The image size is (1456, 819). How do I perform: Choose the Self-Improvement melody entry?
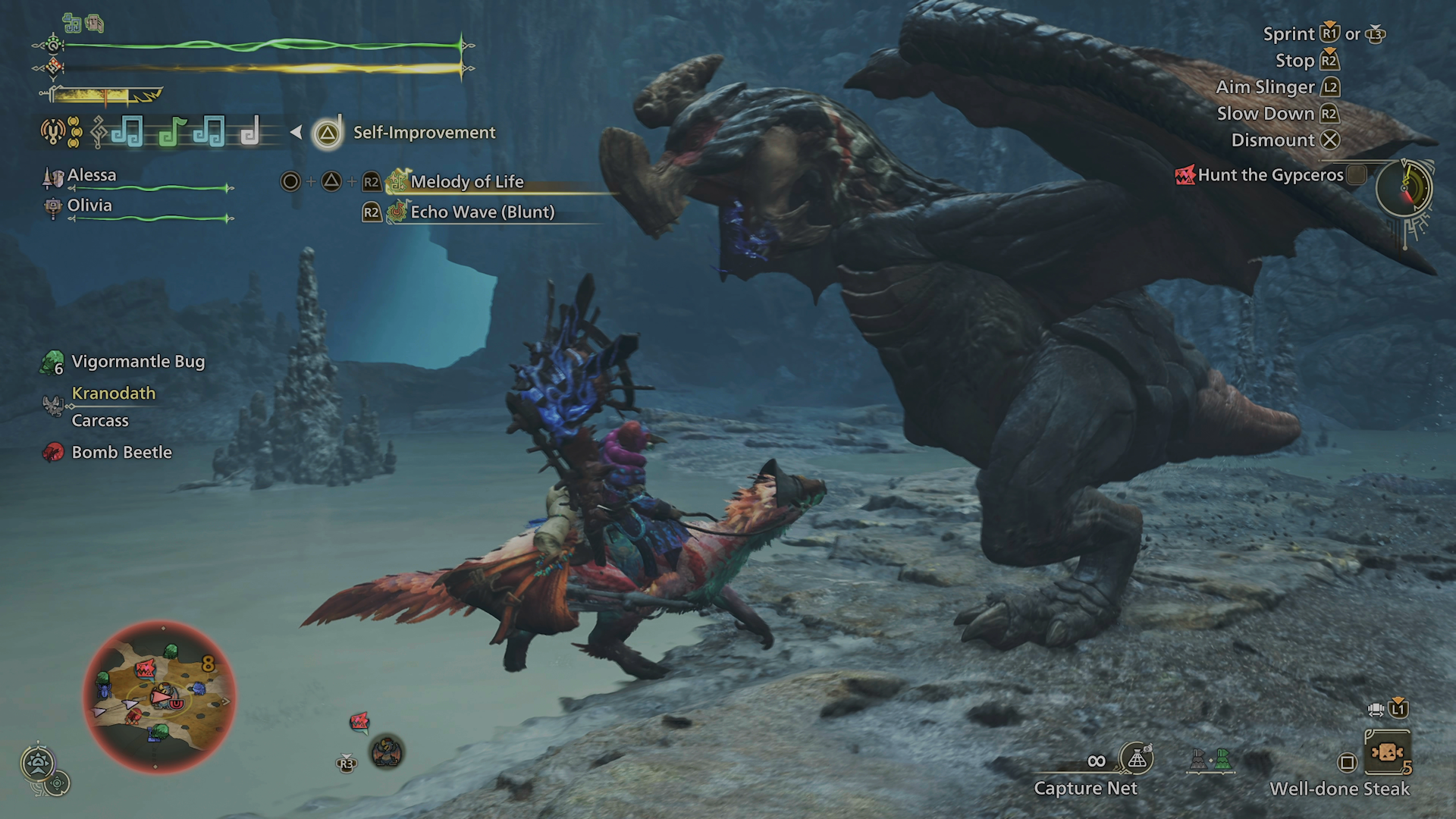point(424,133)
